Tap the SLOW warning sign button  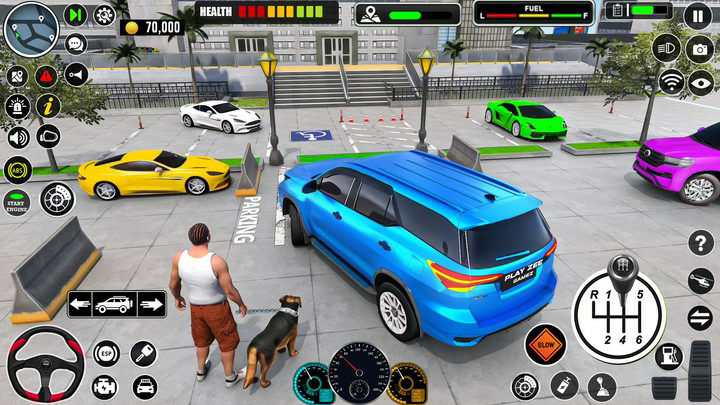[545, 344]
